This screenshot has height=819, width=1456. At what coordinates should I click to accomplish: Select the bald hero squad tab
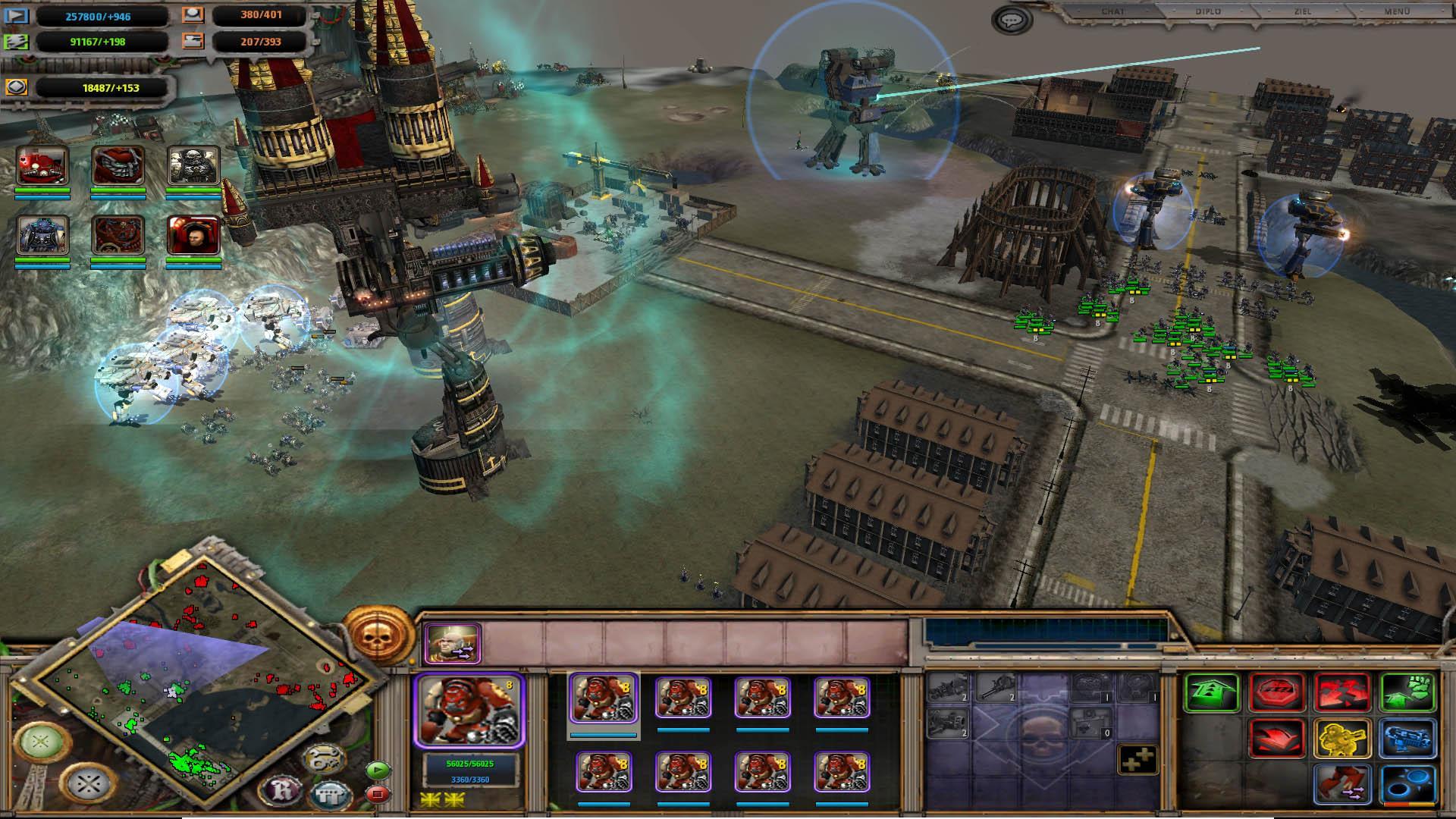coord(452,644)
